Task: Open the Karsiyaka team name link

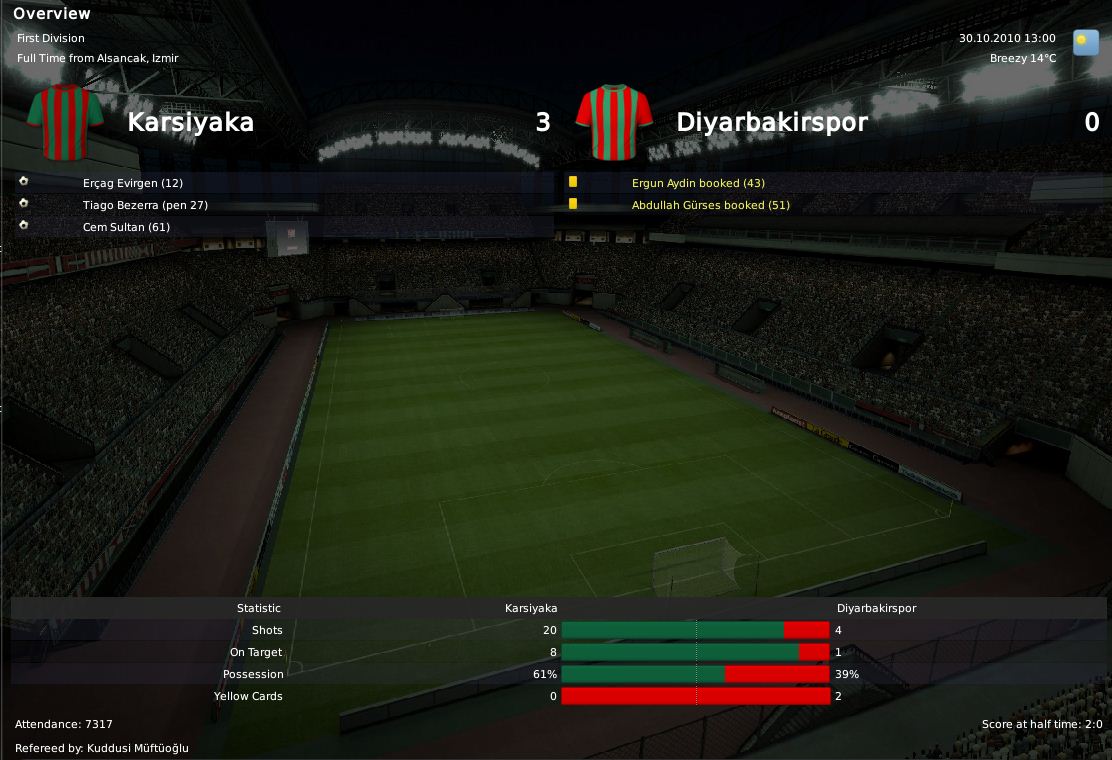Action: coord(190,122)
